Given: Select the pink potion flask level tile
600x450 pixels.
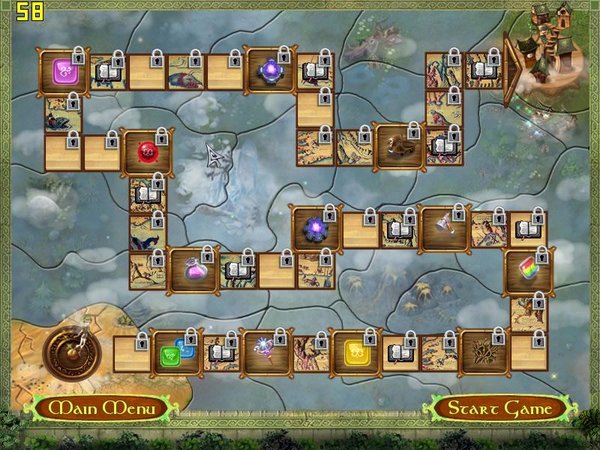Looking at the screenshot, I should tap(192, 269).
